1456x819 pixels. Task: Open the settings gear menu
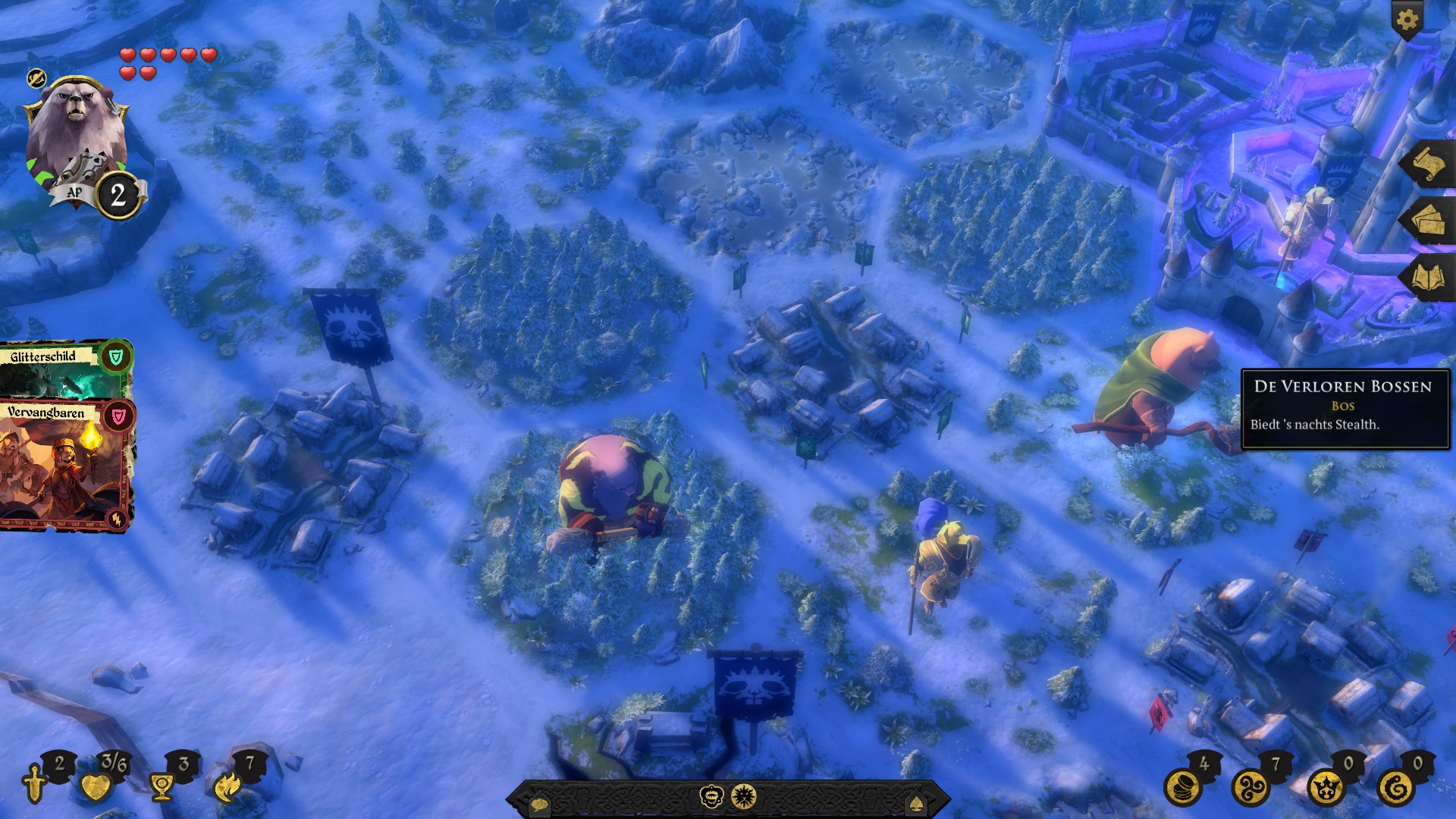coord(1407,20)
